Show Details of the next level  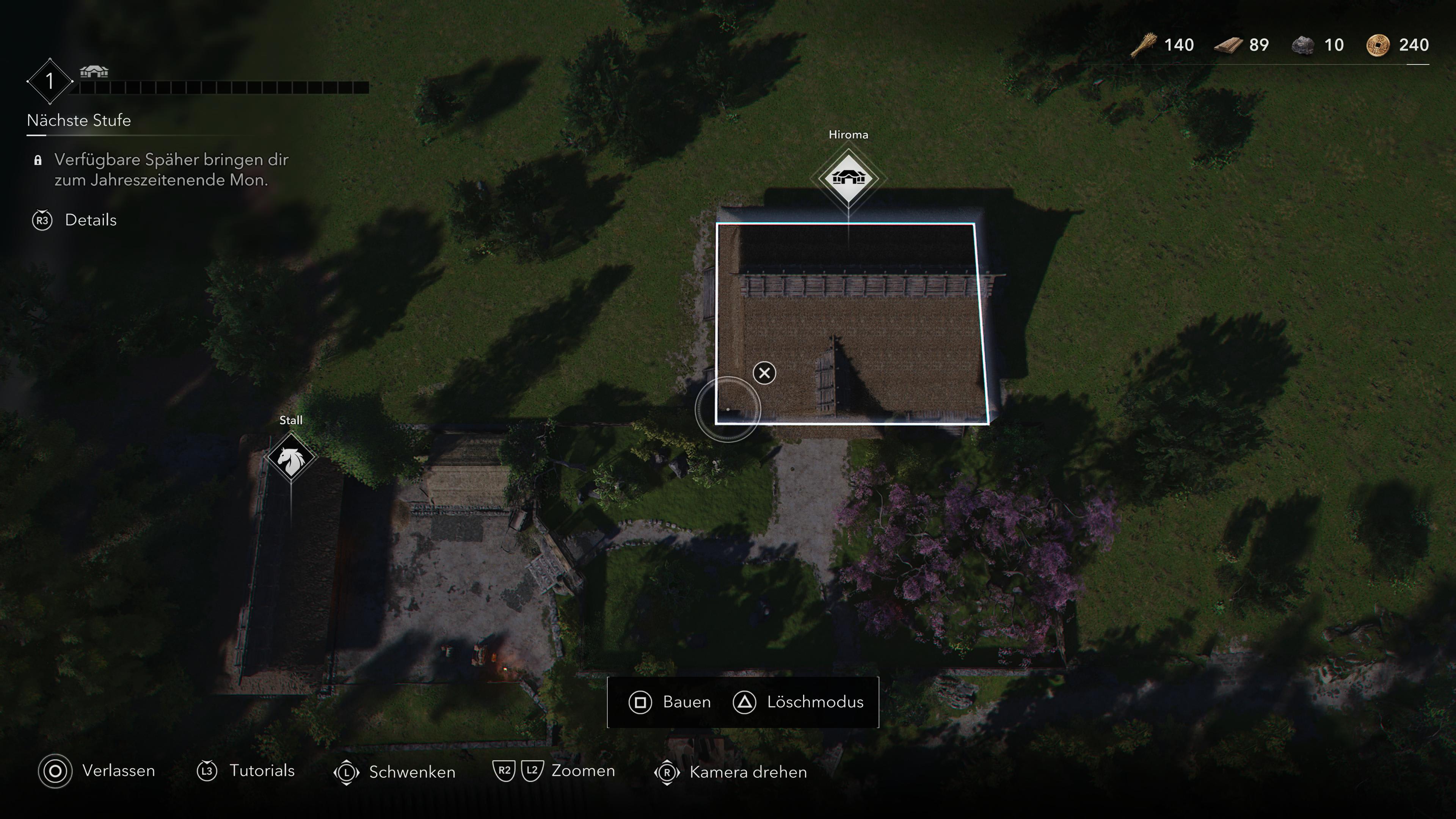coord(75,220)
